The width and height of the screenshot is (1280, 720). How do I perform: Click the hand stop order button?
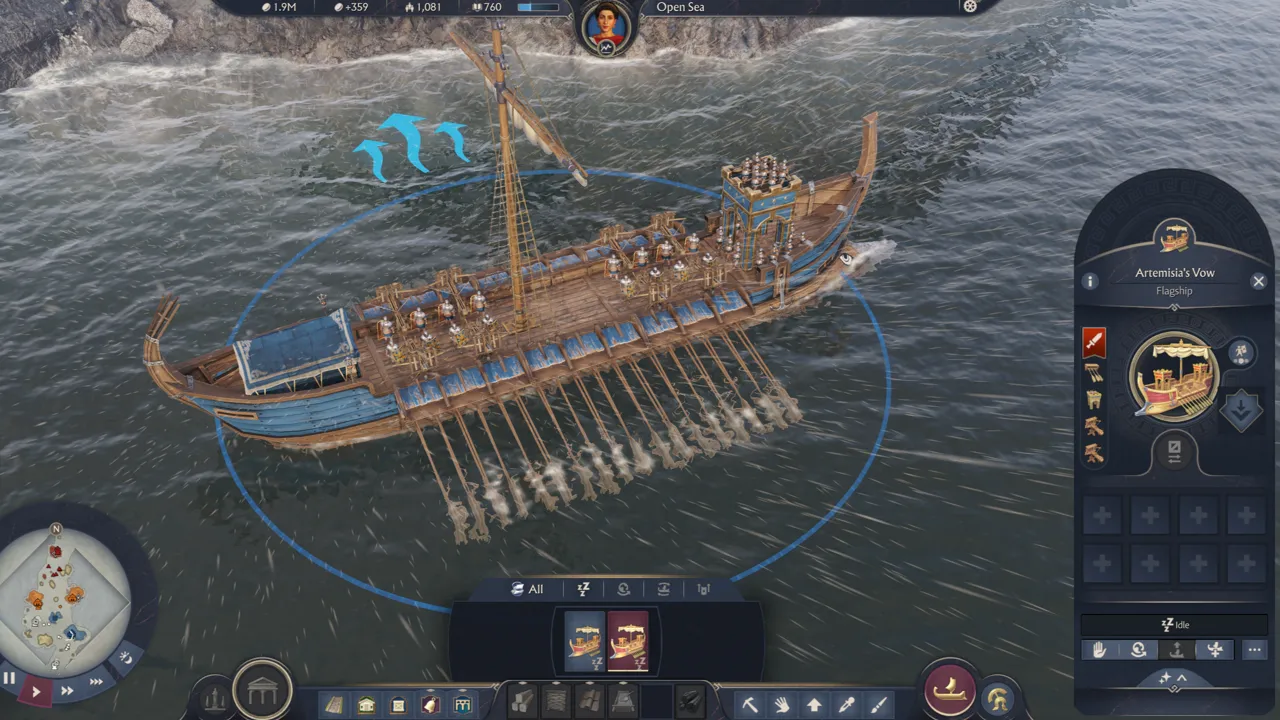point(1099,650)
